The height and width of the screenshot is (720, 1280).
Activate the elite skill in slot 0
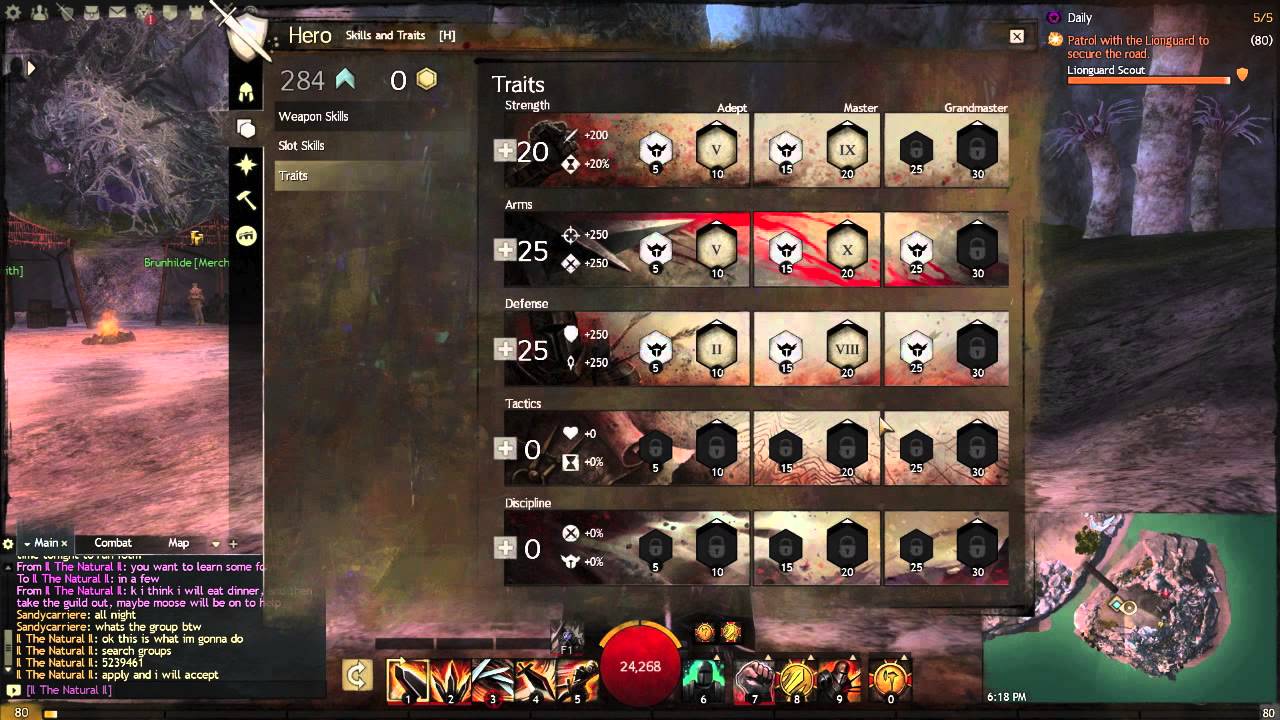click(890, 680)
